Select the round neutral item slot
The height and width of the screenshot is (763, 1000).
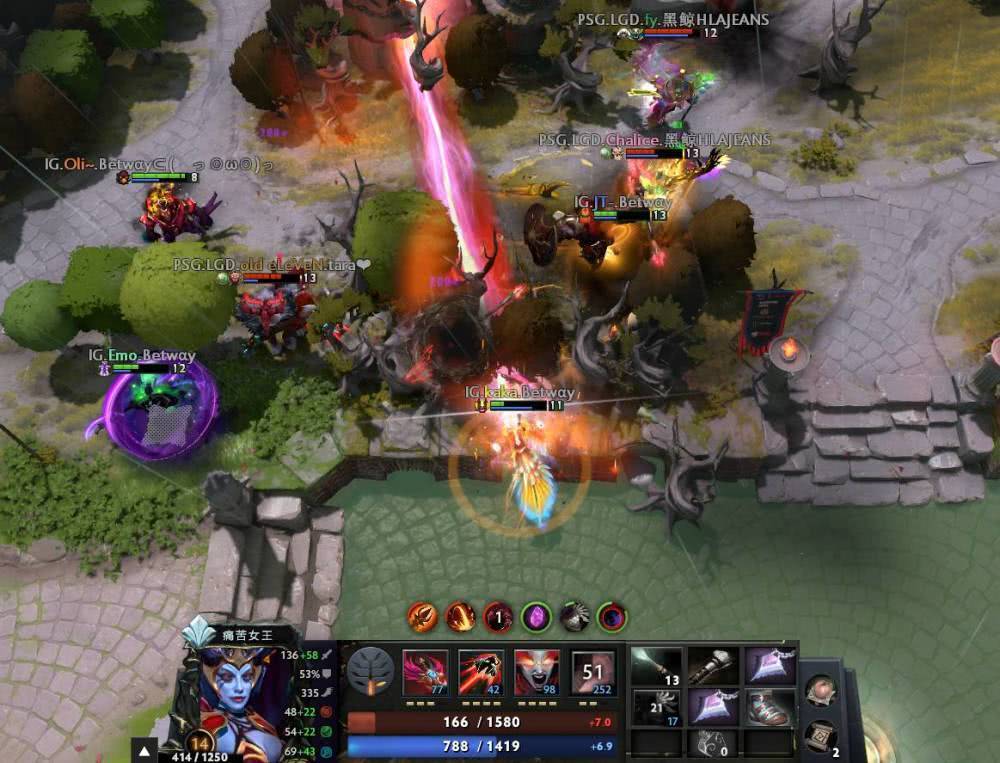820,691
